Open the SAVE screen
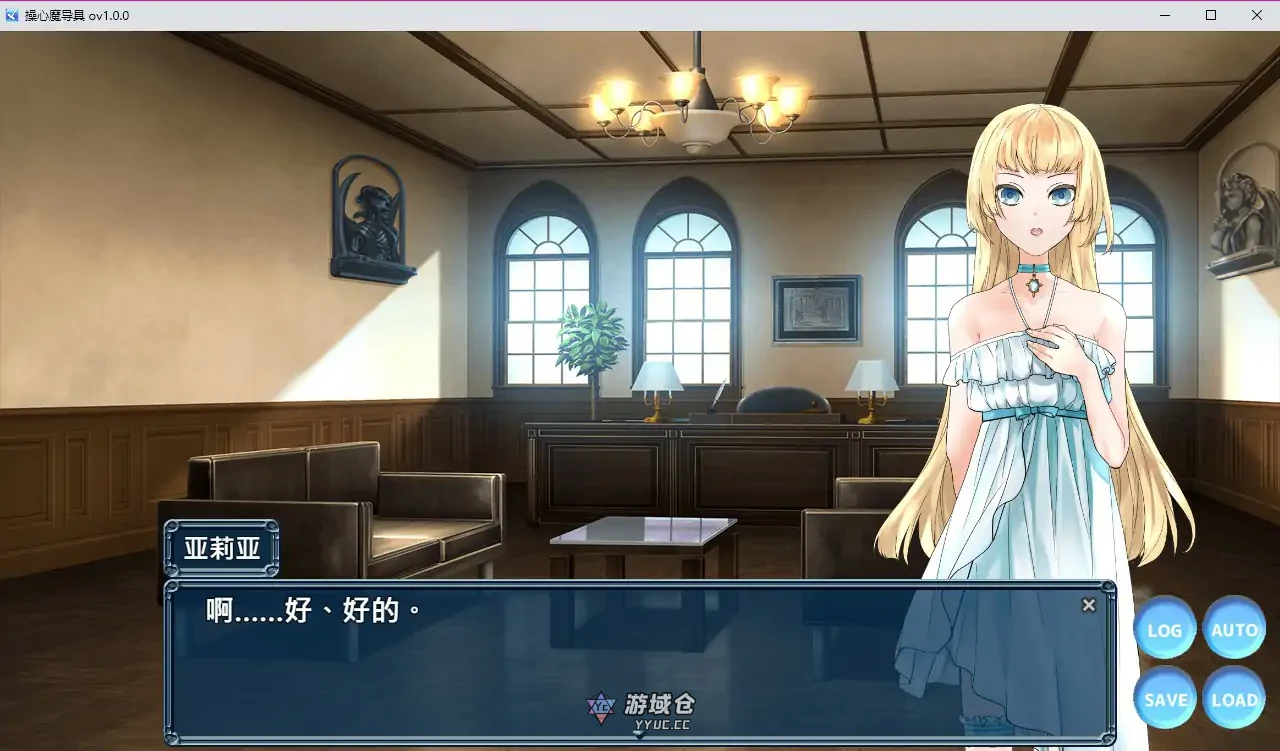Image resolution: width=1280 pixels, height=751 pixels. pyautogui.click(x=1164, y=699)
